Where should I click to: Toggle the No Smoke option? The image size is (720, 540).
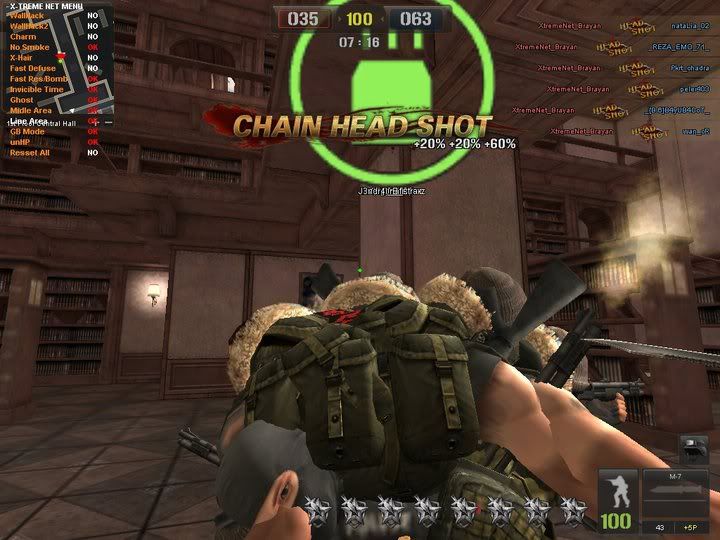pos(29,47)
